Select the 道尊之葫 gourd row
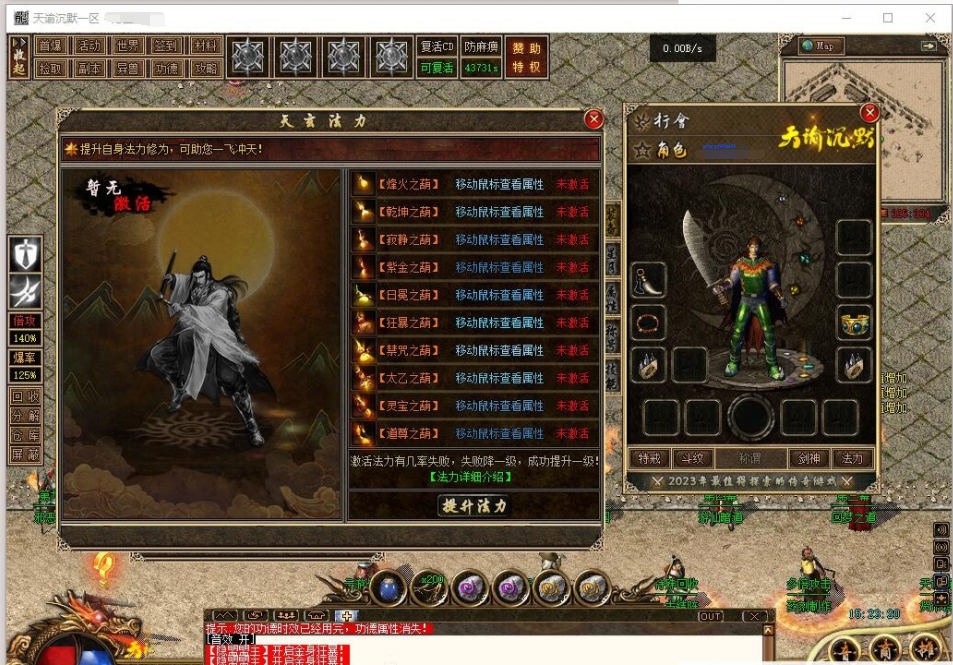The image size is (953, 665). [474, 434]
